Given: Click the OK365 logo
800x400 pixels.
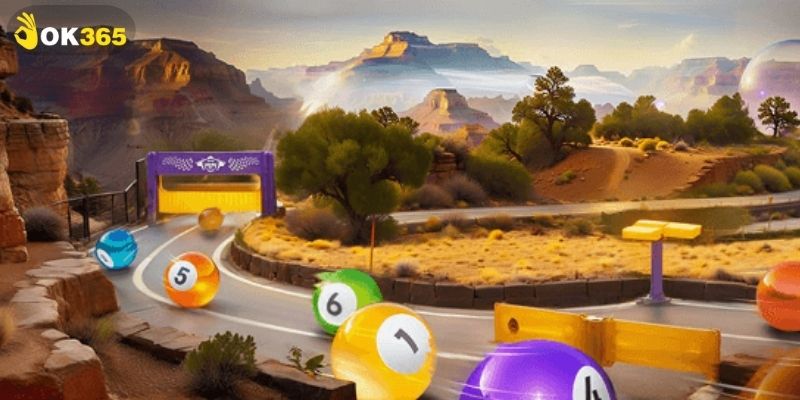Looking at the screenshot, I should tap(71, 32).
